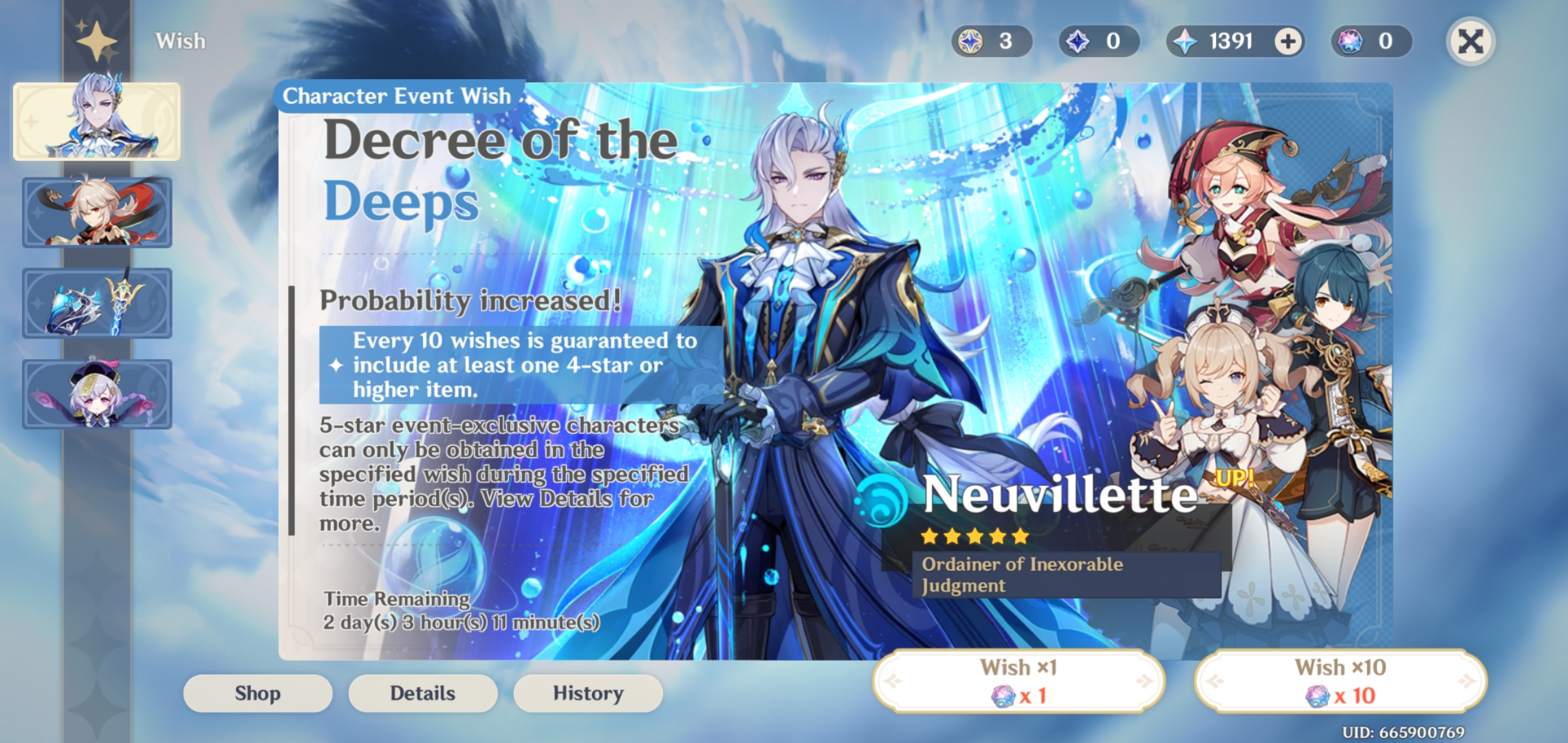Expand the Details panel for this banner
Viewport: 1568px width, 743px height.
(422, 693)
